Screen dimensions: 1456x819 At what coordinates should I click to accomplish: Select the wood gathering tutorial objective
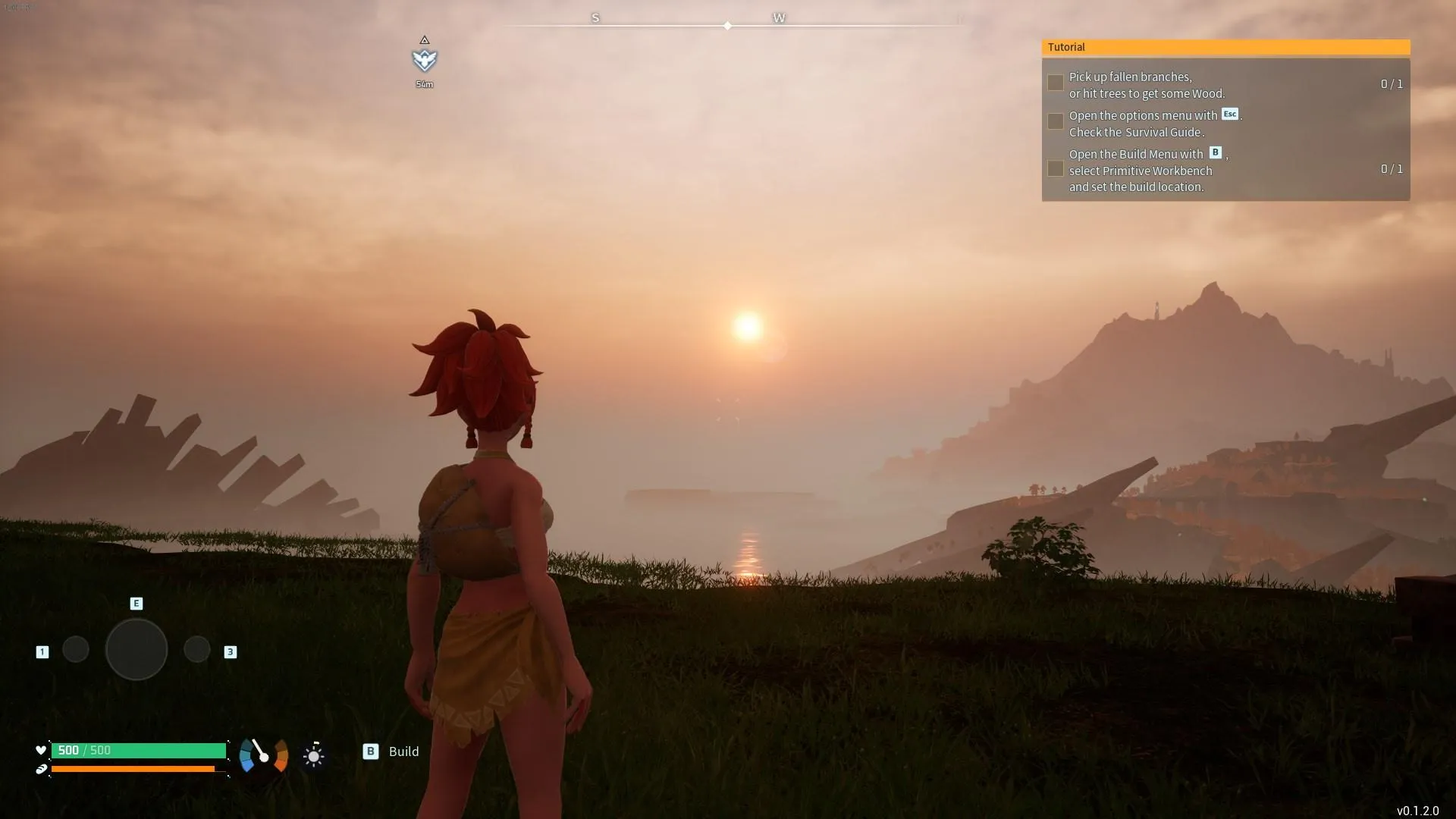pos(1146,85)
